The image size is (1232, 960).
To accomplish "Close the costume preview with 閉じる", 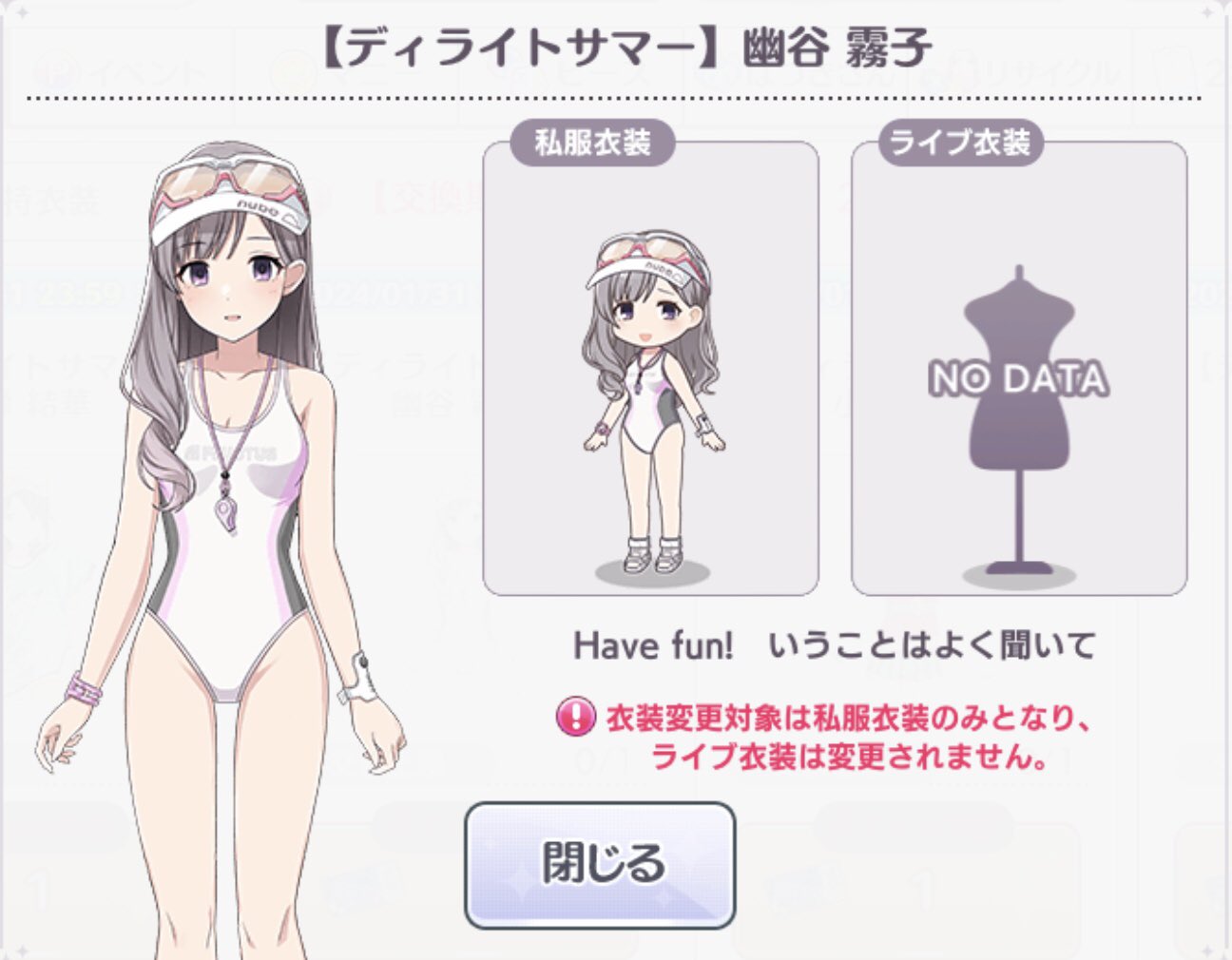I will [x=600, y=865].
